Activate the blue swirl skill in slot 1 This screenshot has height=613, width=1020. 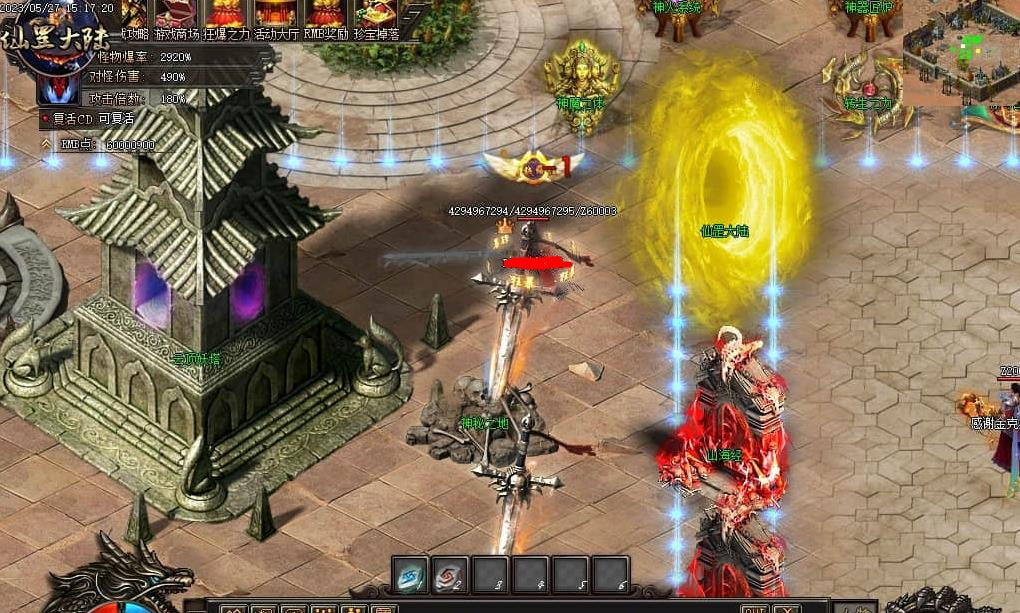coord(410,575)
